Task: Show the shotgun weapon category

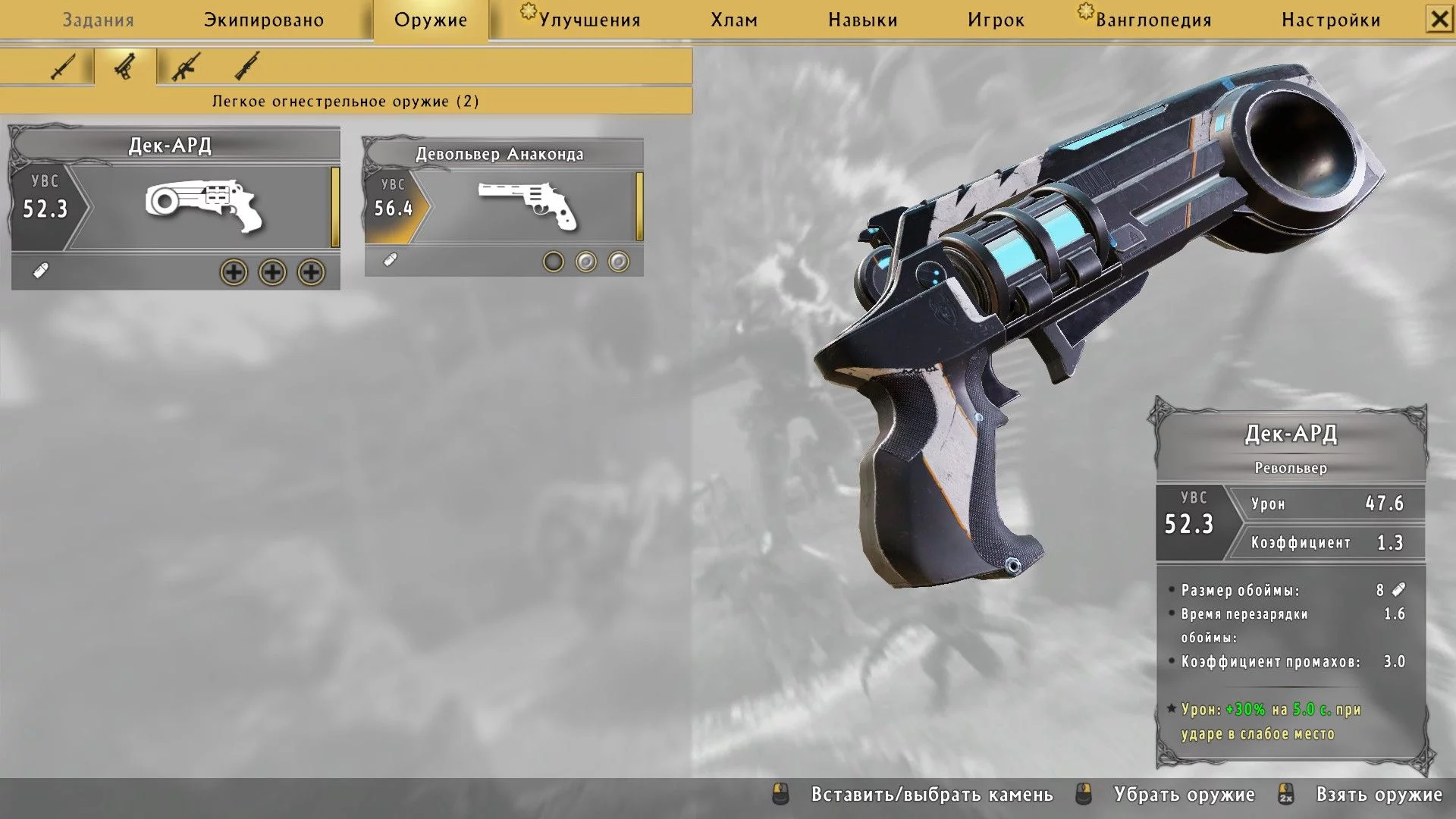Action: tap(247, 67)
